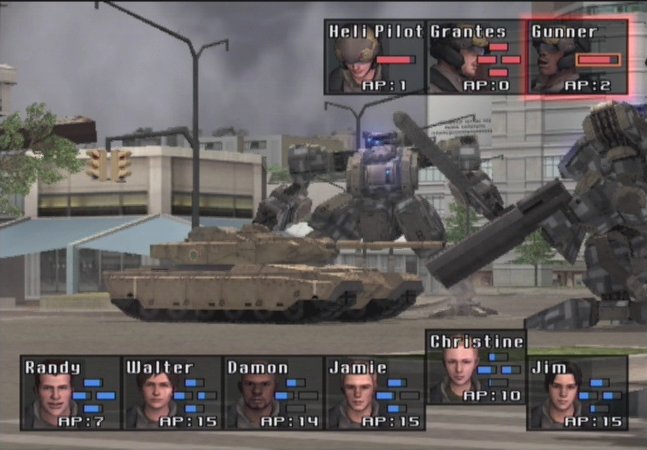647x450 pixels.
Task: Click Christine's raised squad panel
Action: [x=476, y=367]
